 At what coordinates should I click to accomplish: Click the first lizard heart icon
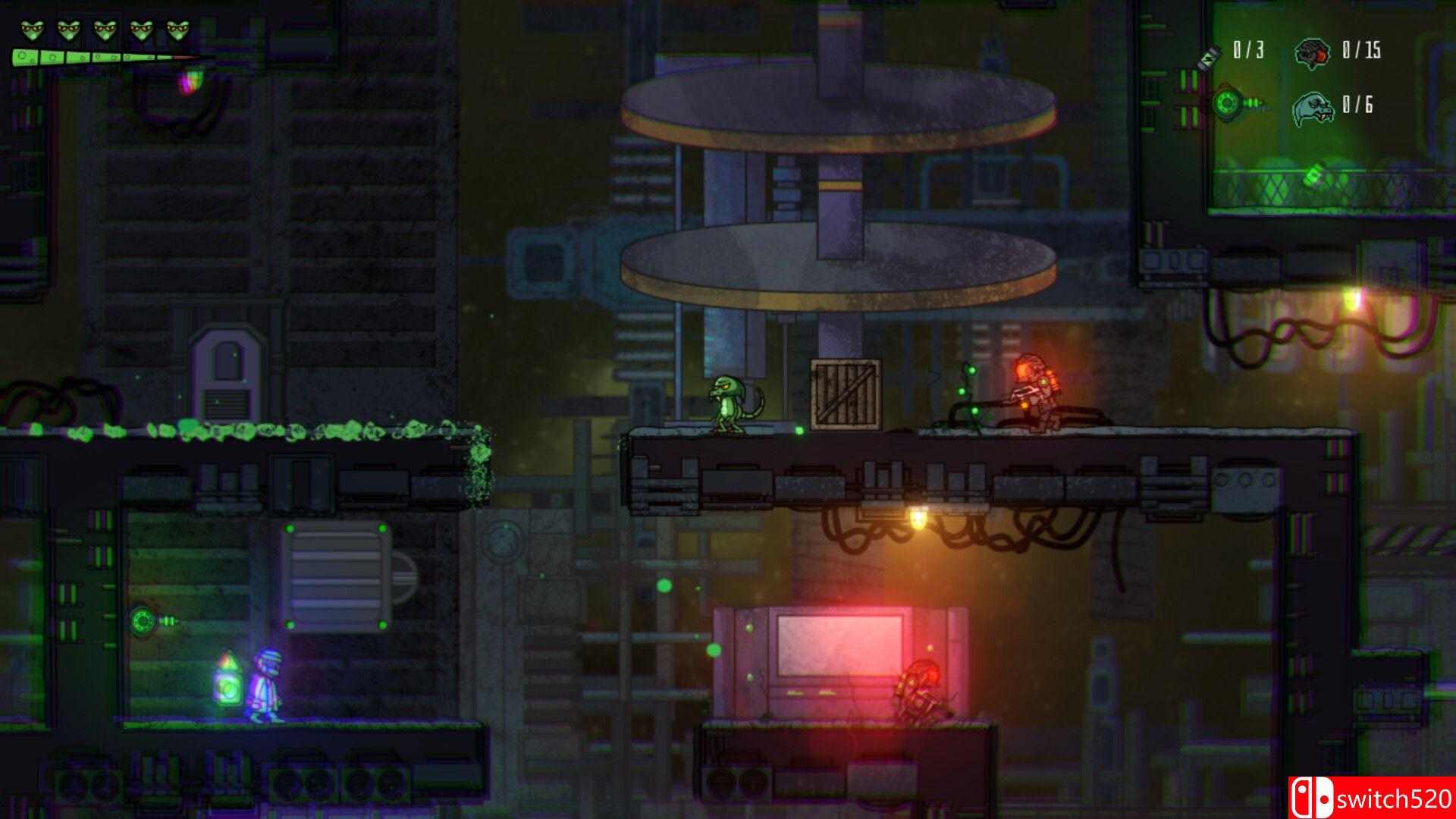pos(32,30)
